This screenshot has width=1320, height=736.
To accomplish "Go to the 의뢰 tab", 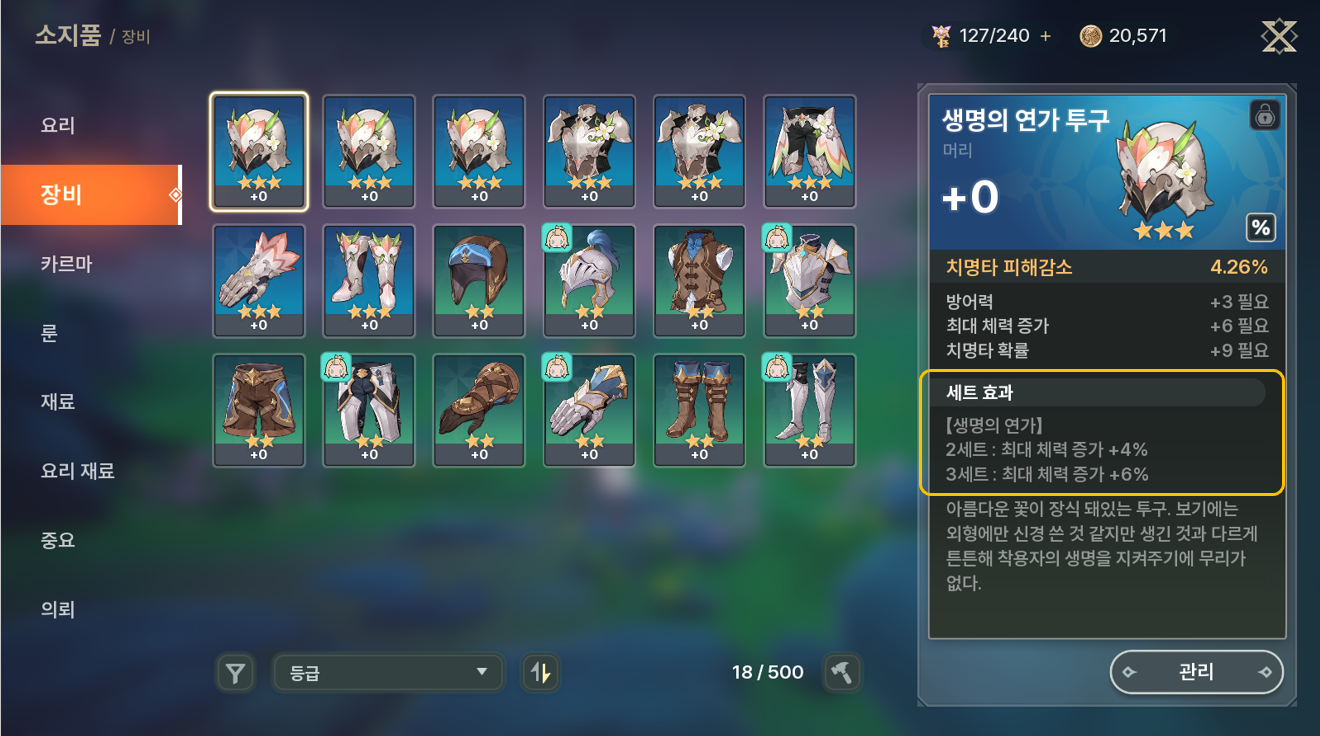I will (58, 609).
